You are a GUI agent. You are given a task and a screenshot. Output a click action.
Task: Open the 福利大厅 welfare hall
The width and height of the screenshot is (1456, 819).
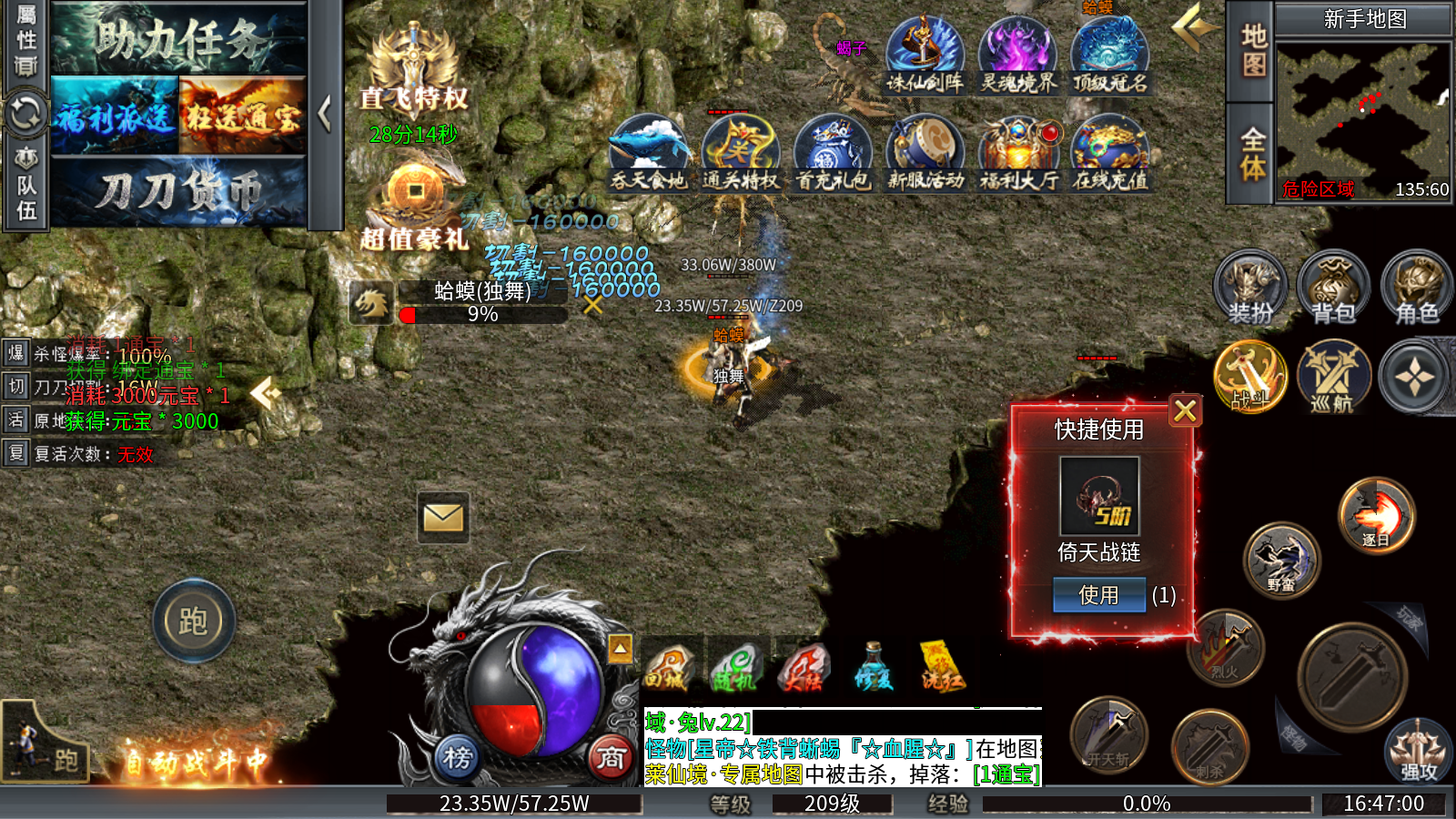tap(1019, 153)
